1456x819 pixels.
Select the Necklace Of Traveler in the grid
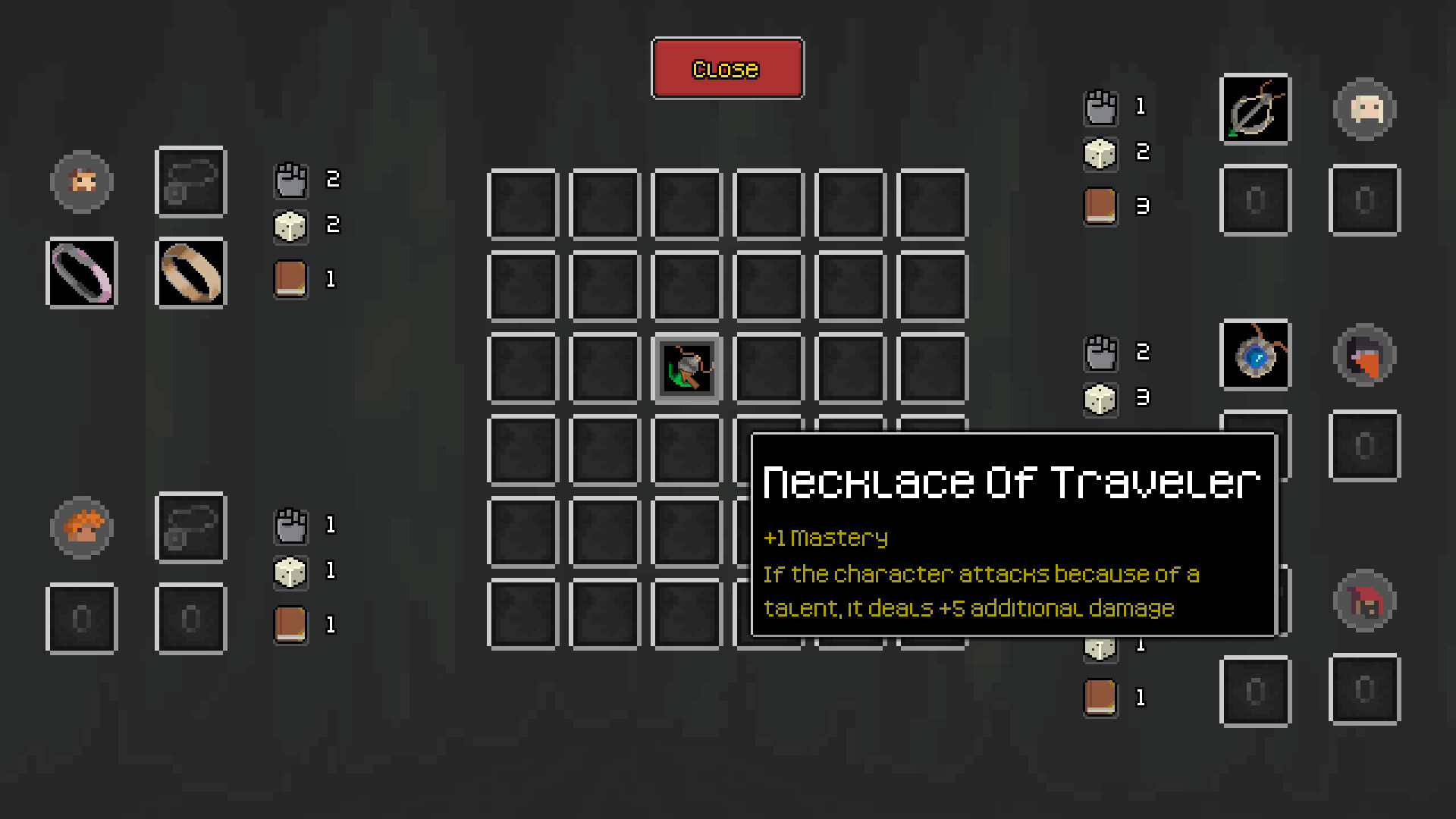(x=686, y=368)
